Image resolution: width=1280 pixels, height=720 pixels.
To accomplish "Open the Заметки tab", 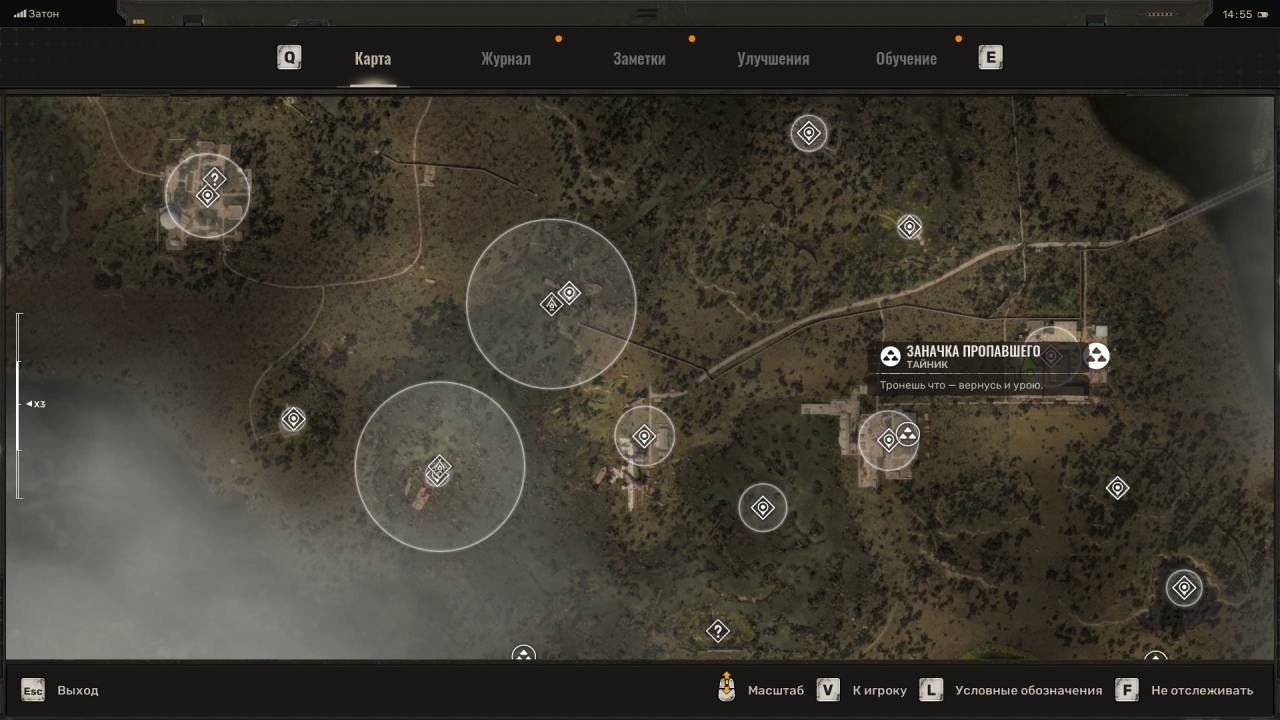I will pyautogui.click(x=639, y=58).
